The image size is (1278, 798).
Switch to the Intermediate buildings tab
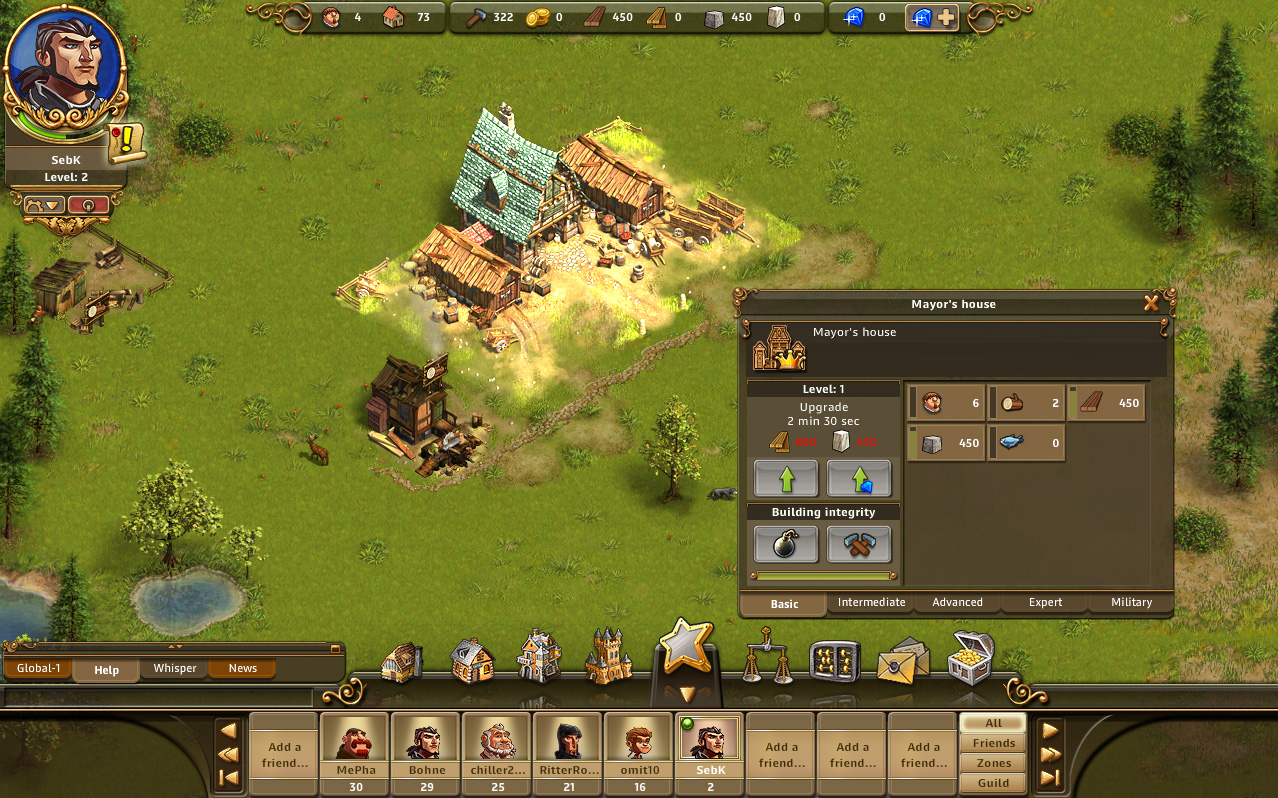[871, 603]
